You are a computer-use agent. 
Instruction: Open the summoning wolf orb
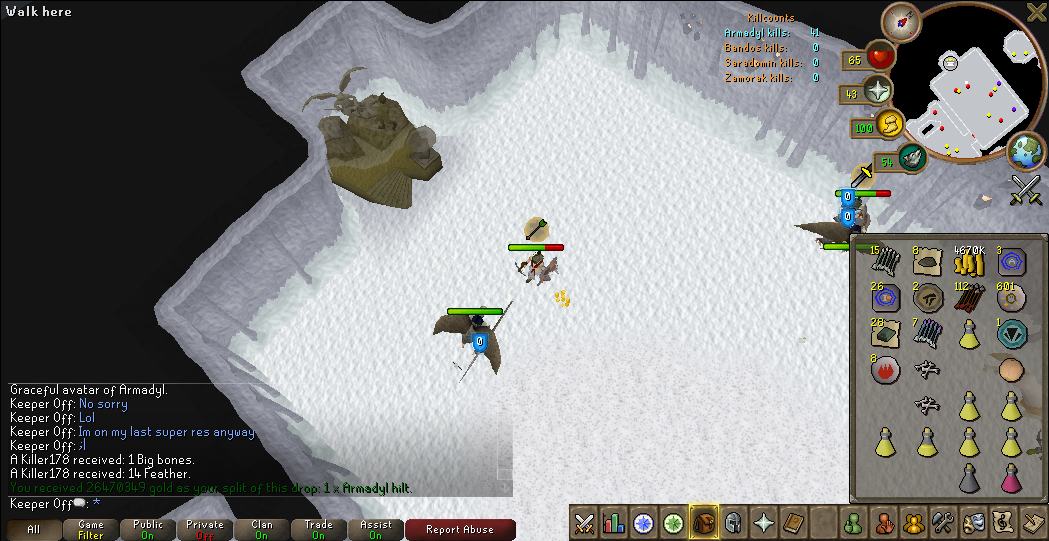912,157
